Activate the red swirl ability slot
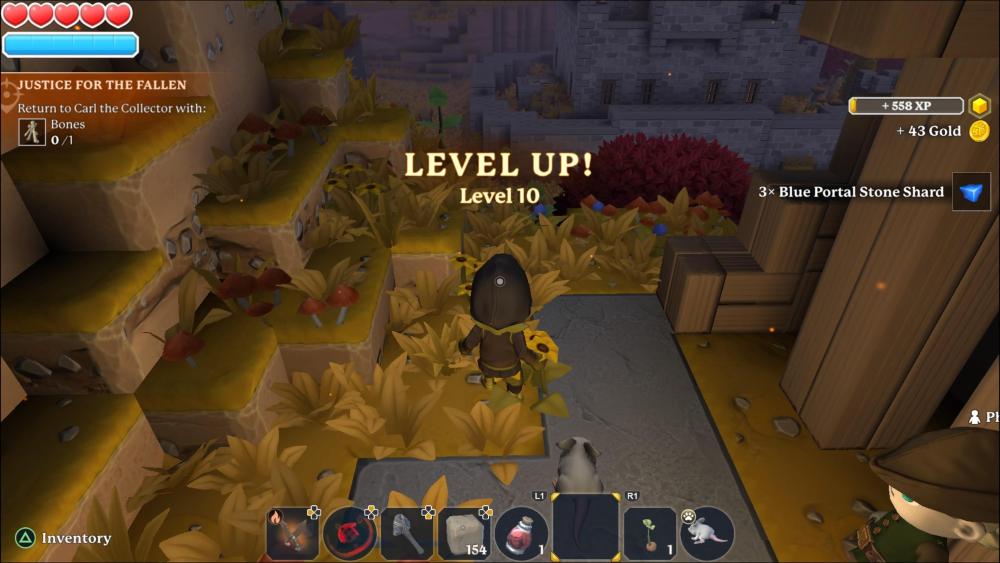Screen dimensions: 1000x563 click(349, 533)
